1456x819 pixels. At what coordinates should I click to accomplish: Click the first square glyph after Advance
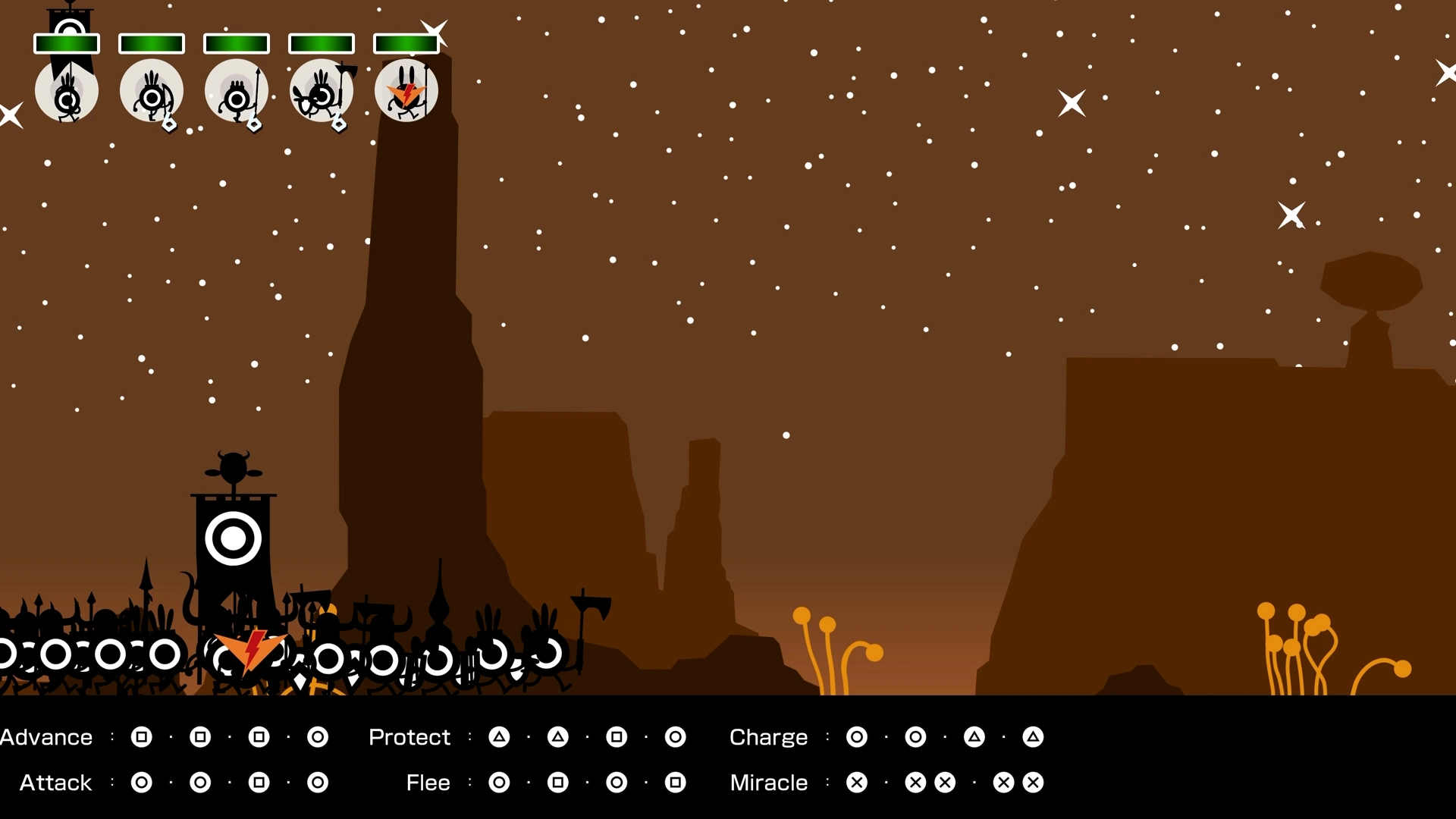click(141, 736)
